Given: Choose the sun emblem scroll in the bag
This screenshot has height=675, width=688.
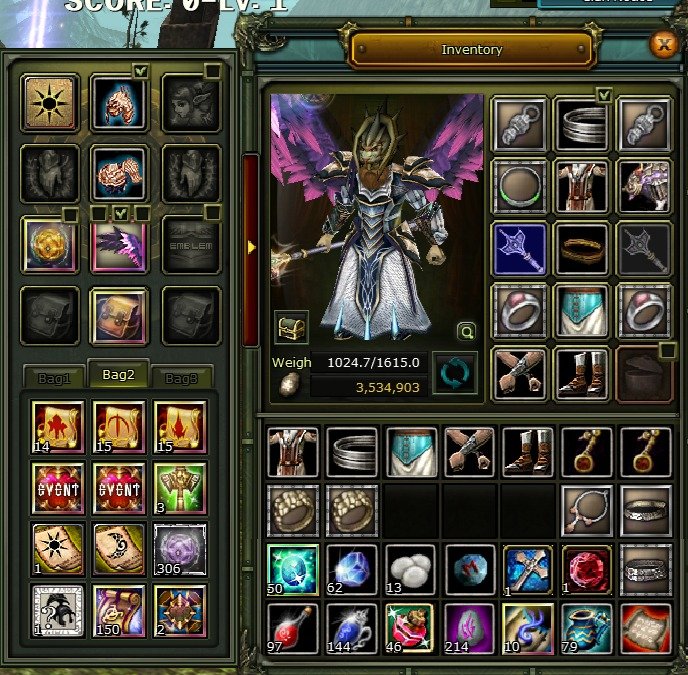Looking at the screenshot, I should [57, 549].
